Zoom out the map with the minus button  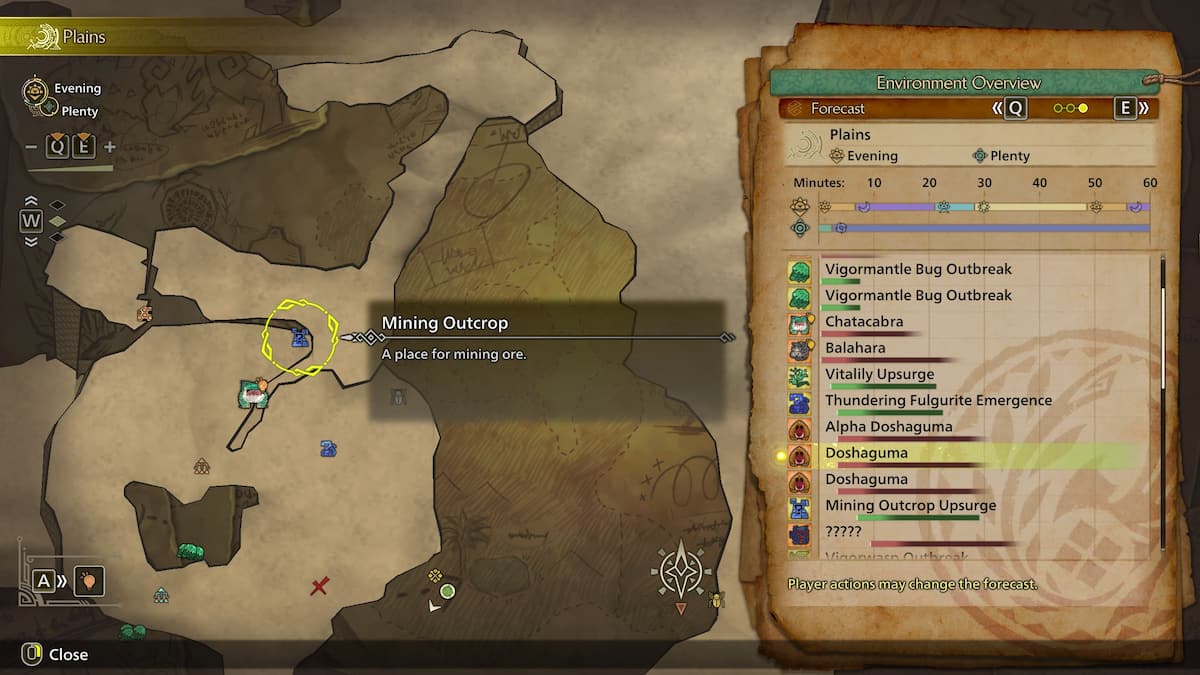click(31, 147)
